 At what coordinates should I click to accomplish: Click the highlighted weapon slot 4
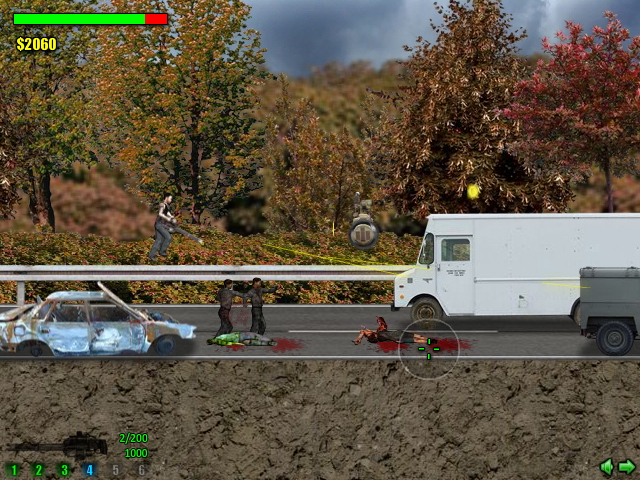[x=89, y=469]
